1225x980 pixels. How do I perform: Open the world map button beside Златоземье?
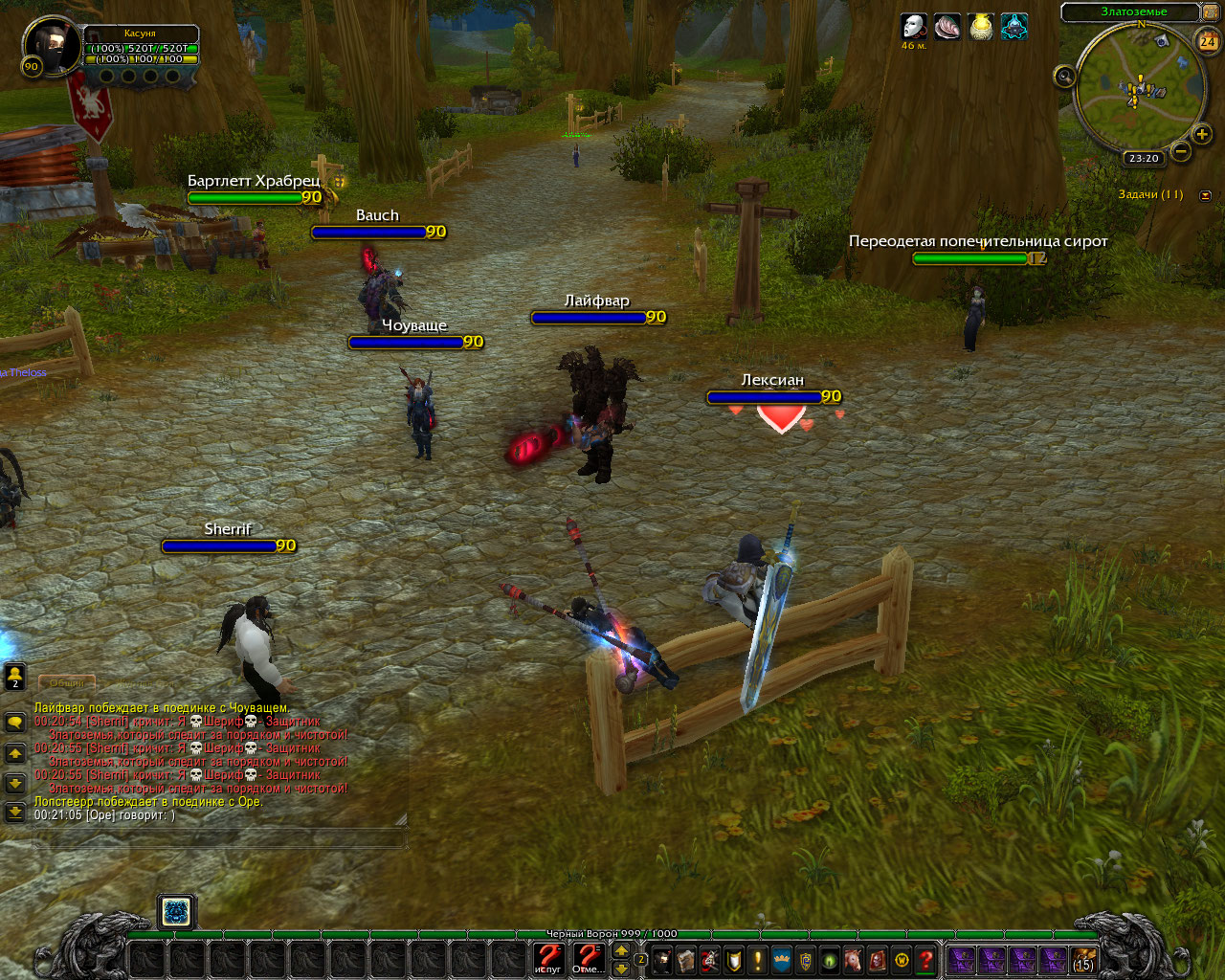[x=1211, y=12]
